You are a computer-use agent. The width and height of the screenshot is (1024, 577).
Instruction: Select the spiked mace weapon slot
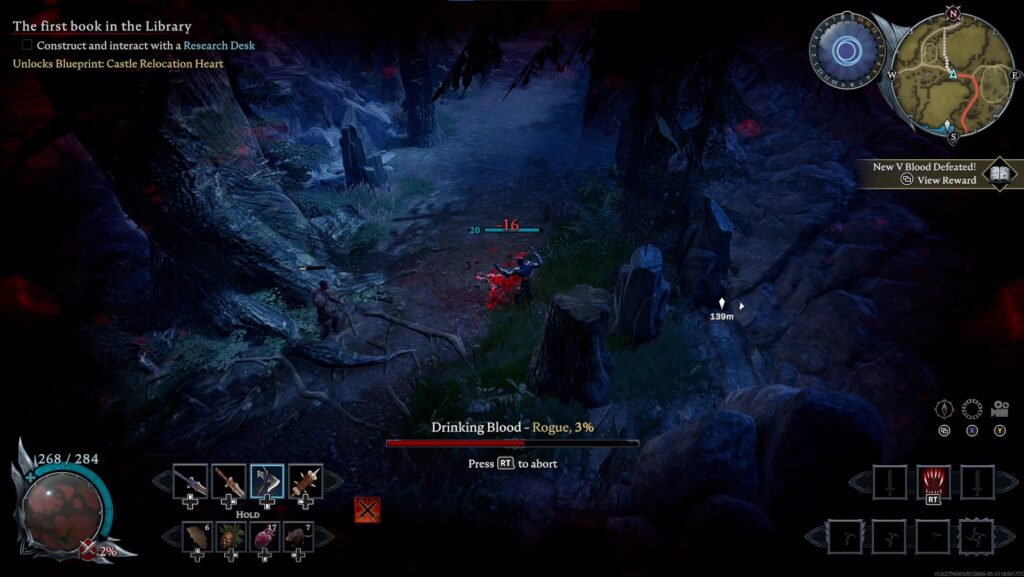pyautogui.click(x=305, y=481)
